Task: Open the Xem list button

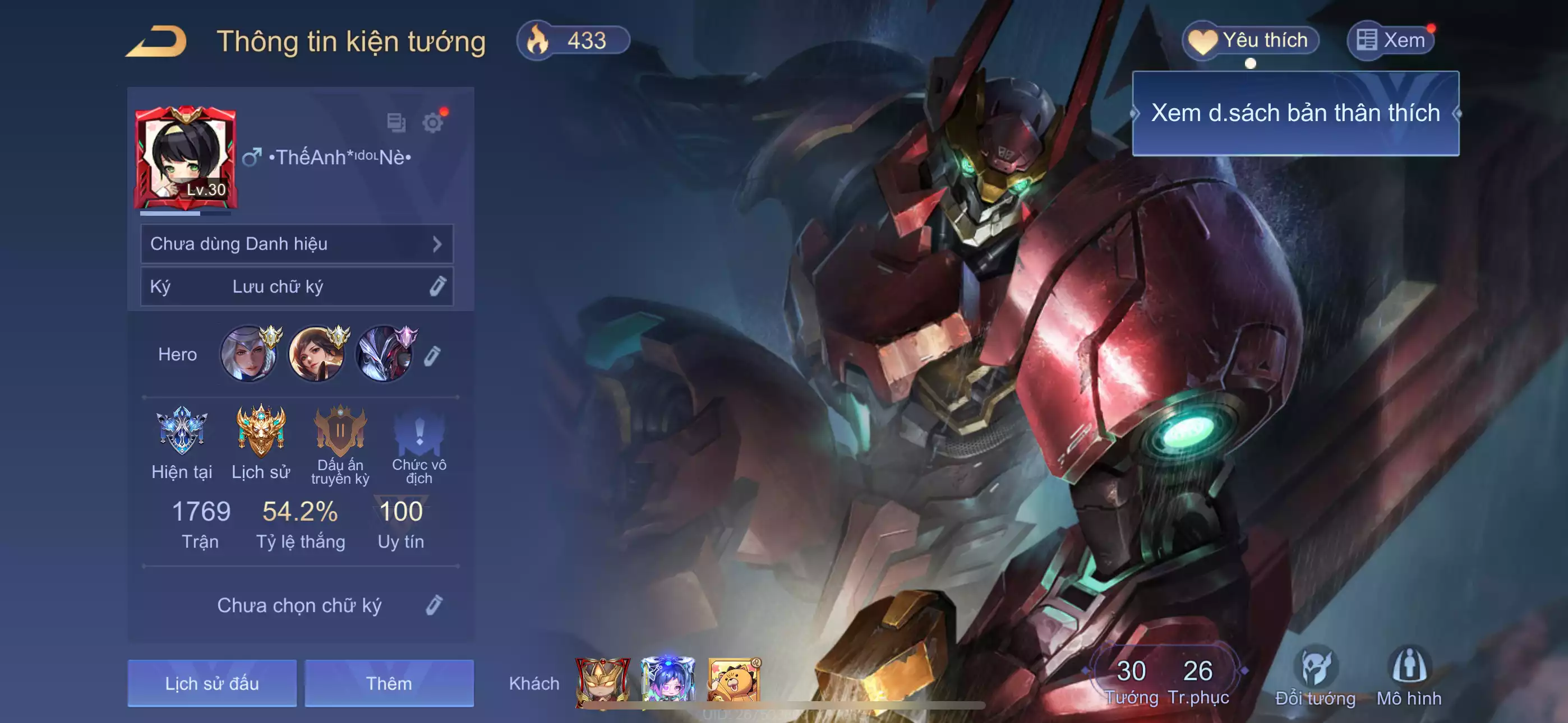Action: pyautogui.click(x=1391, y=40)
